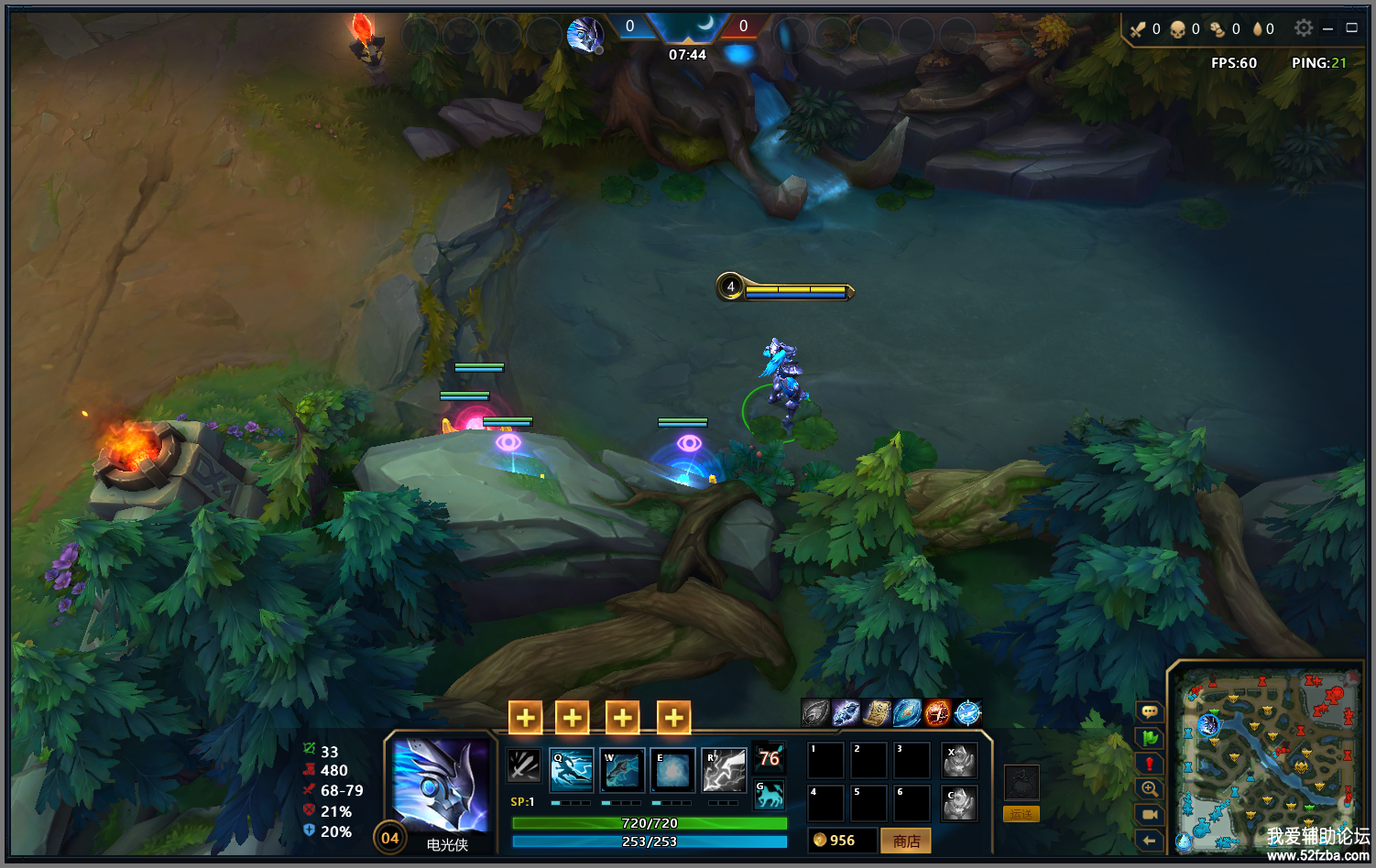Viewport: 1376px width, 868px height.
Task: Click the G mount horse icon
Action: tap(770, 796)
